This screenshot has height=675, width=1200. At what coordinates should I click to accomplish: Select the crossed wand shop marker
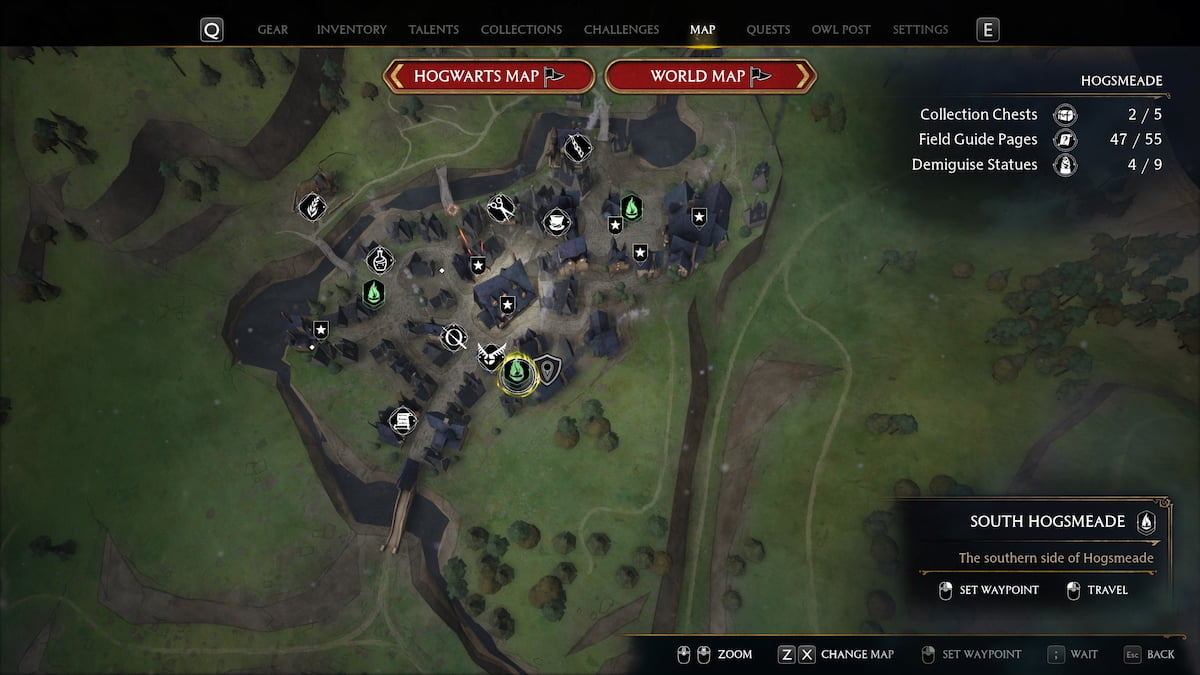pyautogui.click(x=454, y=337)
